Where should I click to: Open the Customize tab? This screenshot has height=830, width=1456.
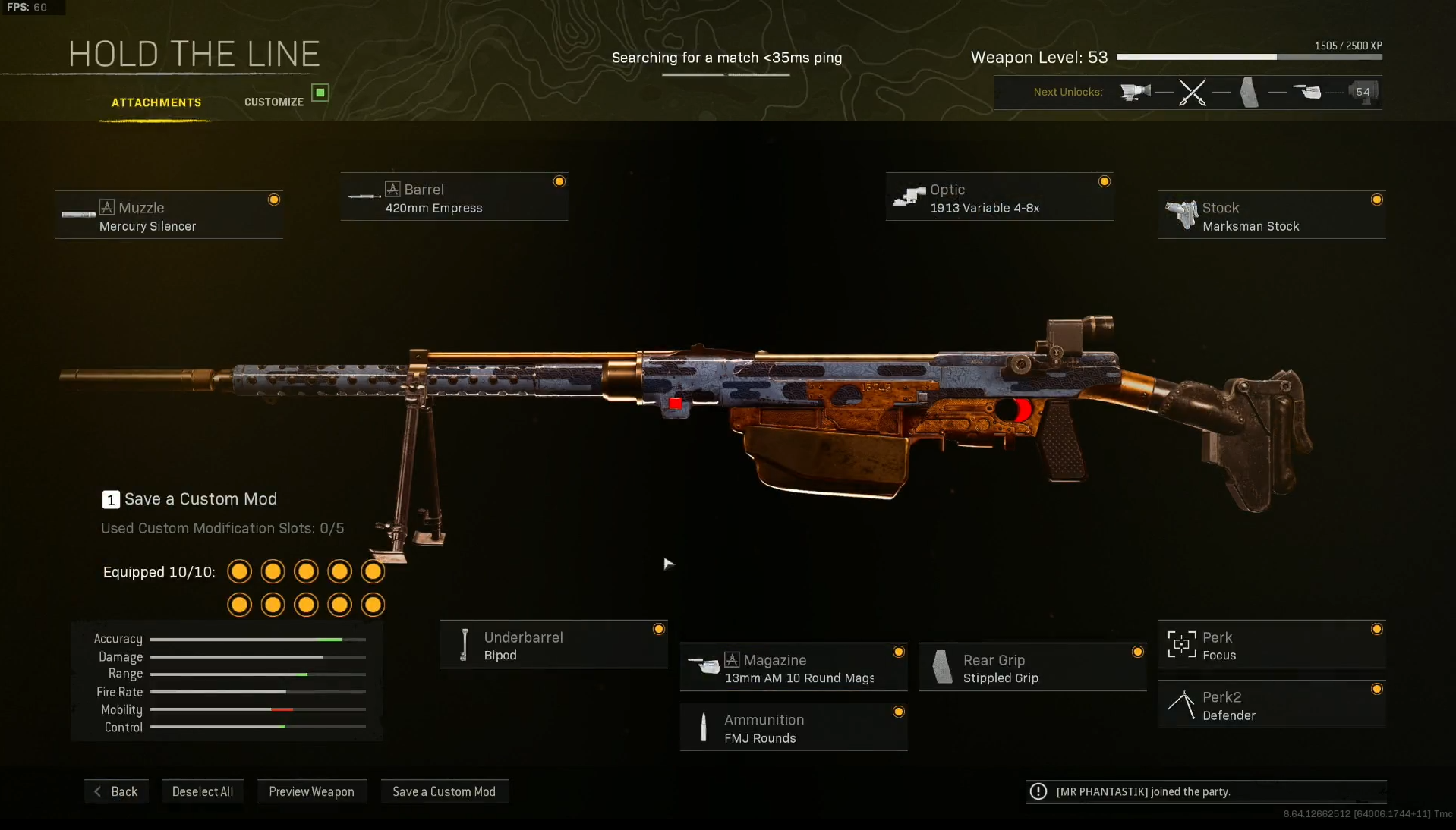[x=274, y=102]
